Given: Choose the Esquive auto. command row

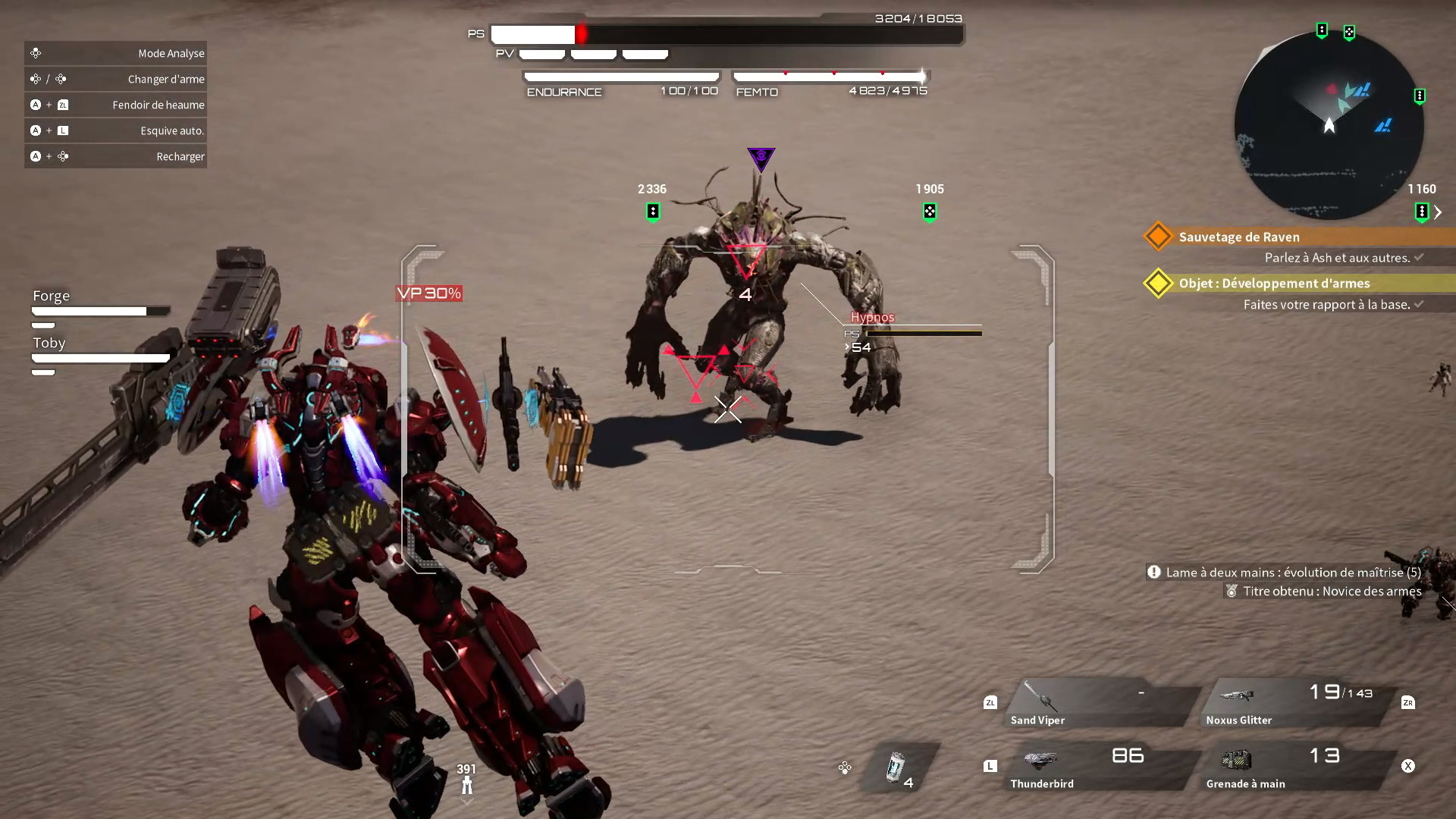Looking at the screenshot, I should coord(115,130).
